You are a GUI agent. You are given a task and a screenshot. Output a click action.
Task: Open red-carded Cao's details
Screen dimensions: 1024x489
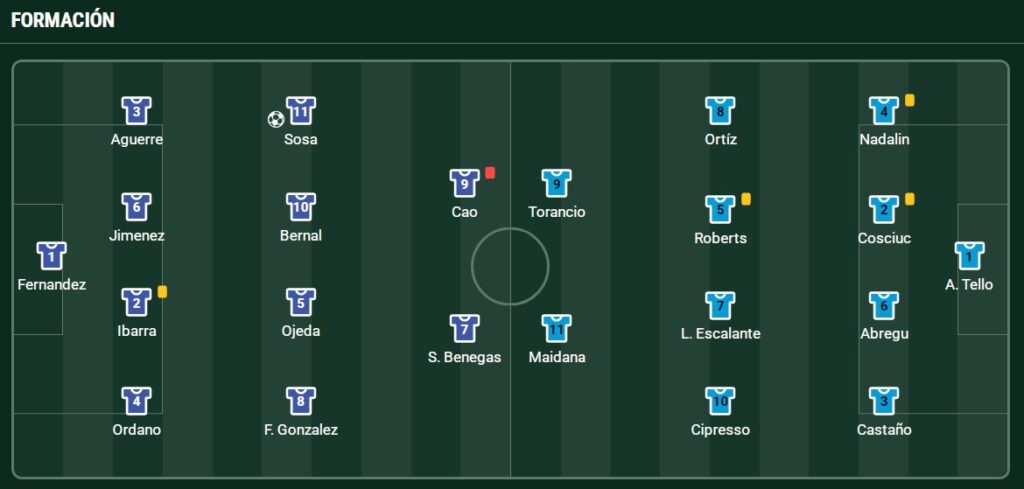point(464,183)
